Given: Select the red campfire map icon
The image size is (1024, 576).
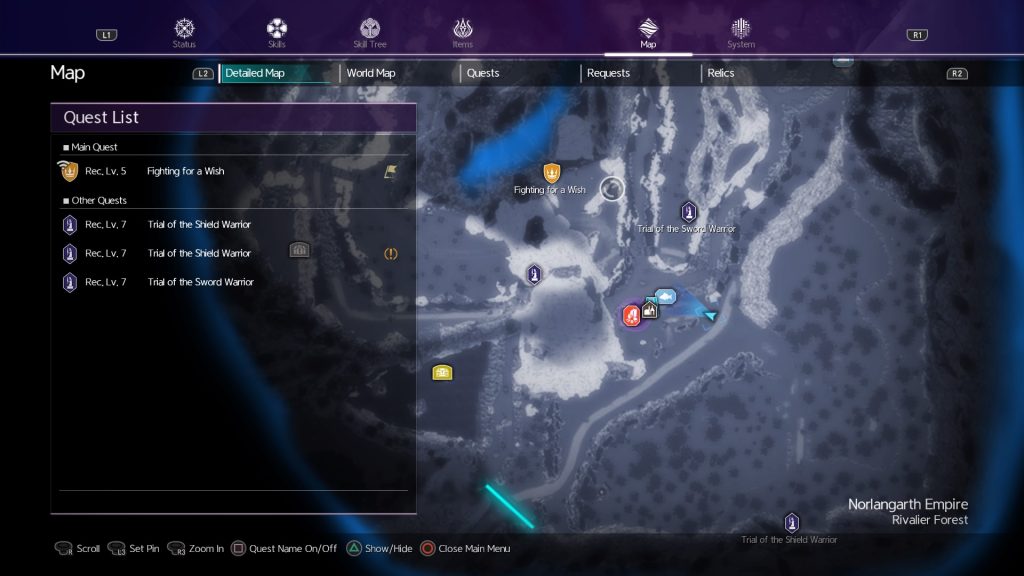Looking at the screenshot, I should click(x=632, y=316).
